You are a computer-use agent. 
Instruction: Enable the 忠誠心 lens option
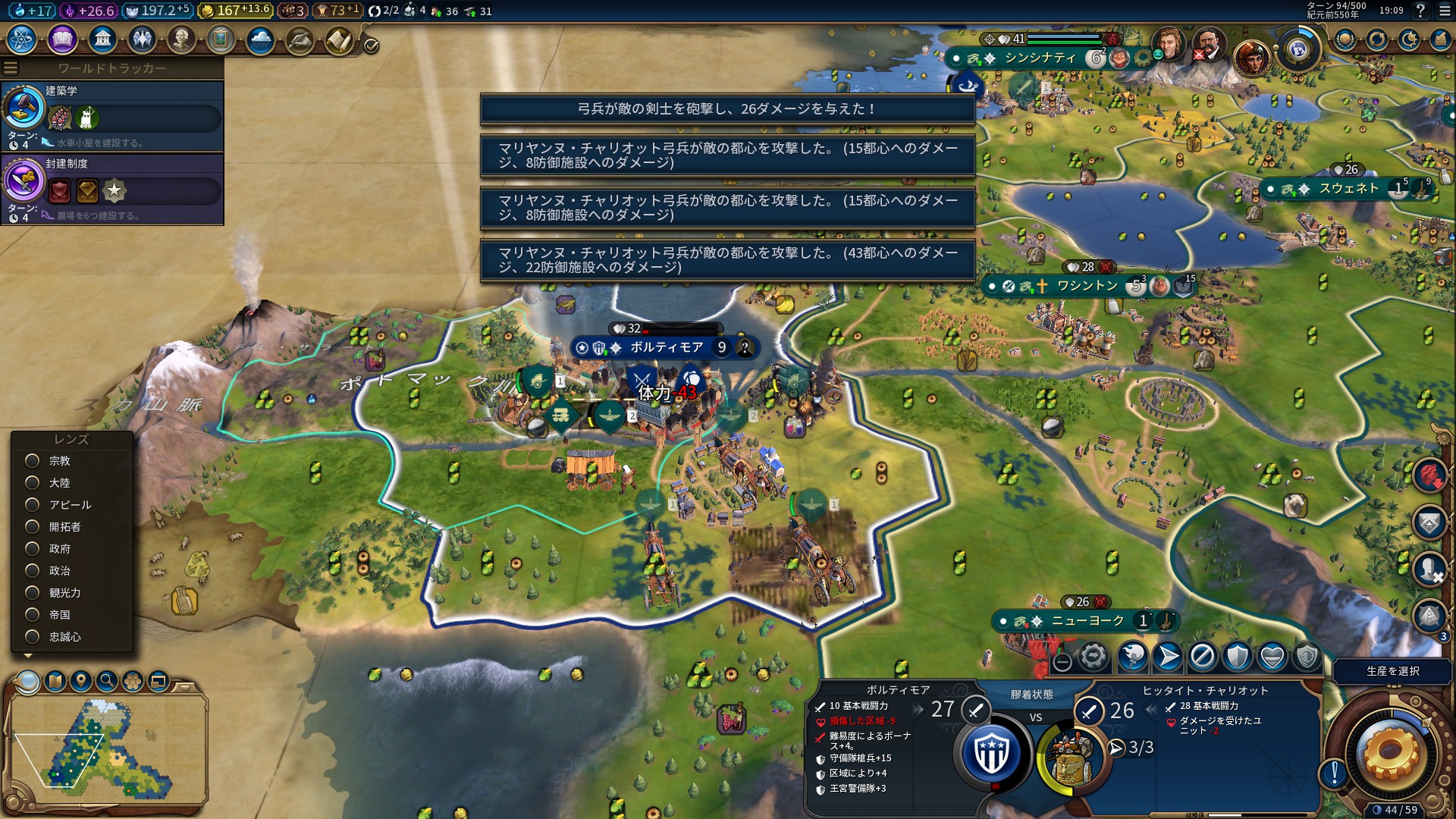click(x=33, y=637)
